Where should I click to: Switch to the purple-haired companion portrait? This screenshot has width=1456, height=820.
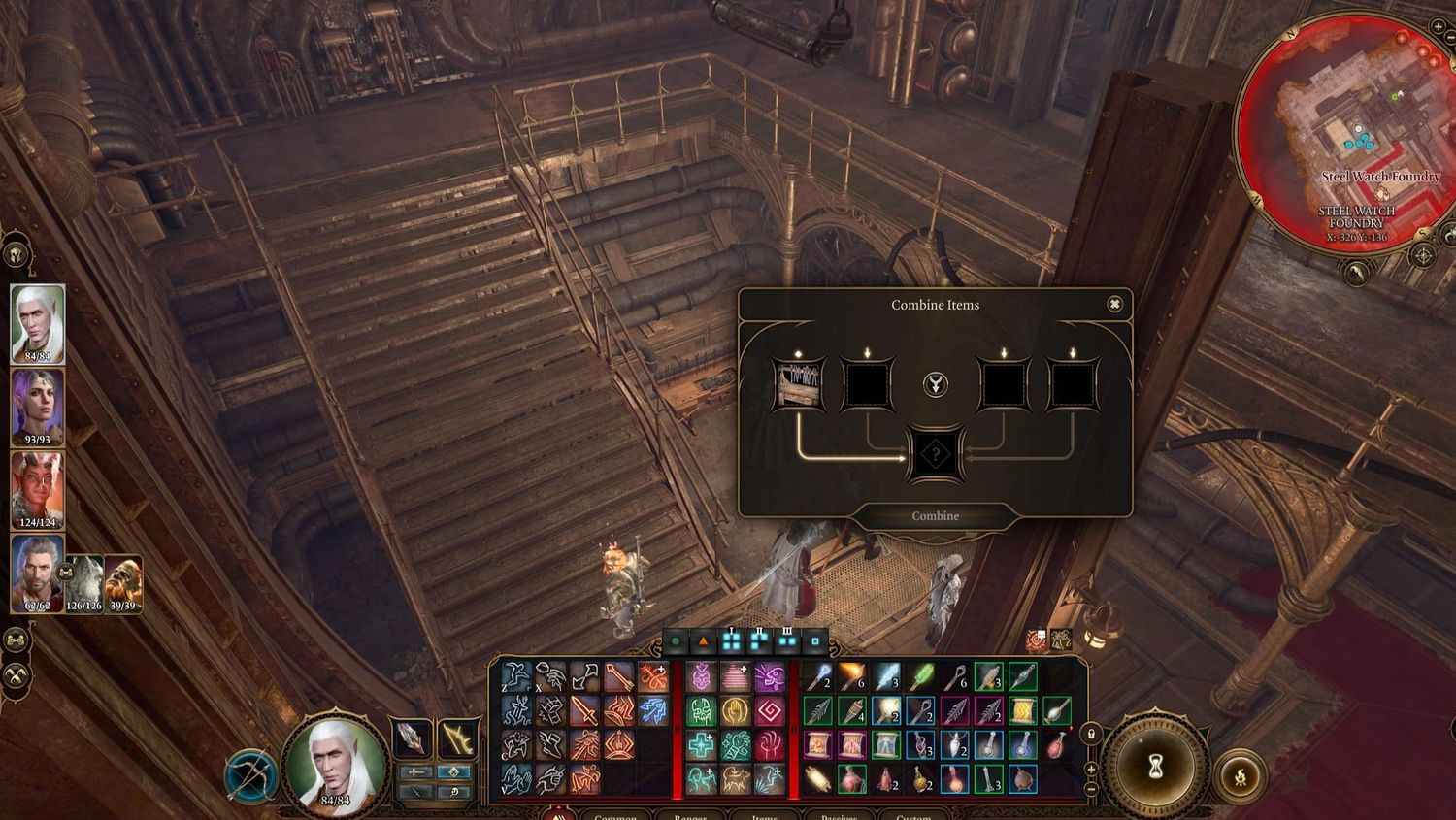pos(38,406)
